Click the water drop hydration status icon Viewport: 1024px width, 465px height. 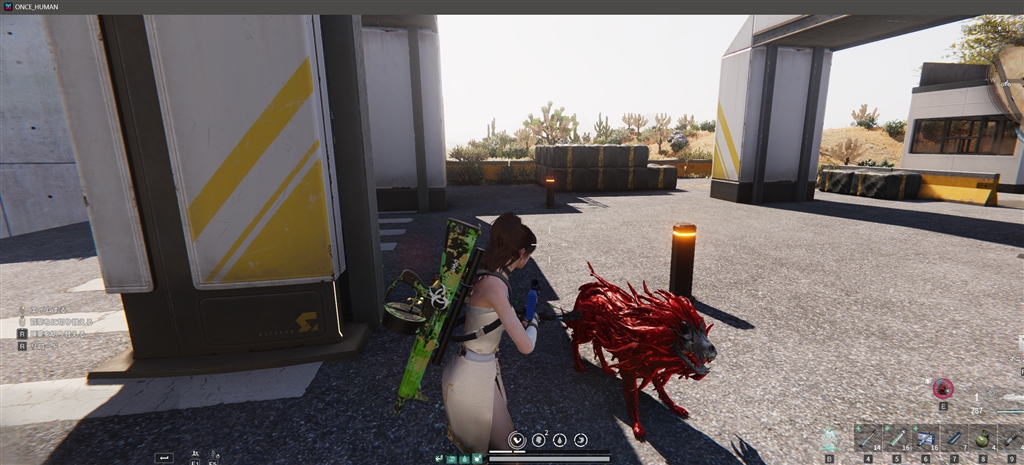coord(559,439)
